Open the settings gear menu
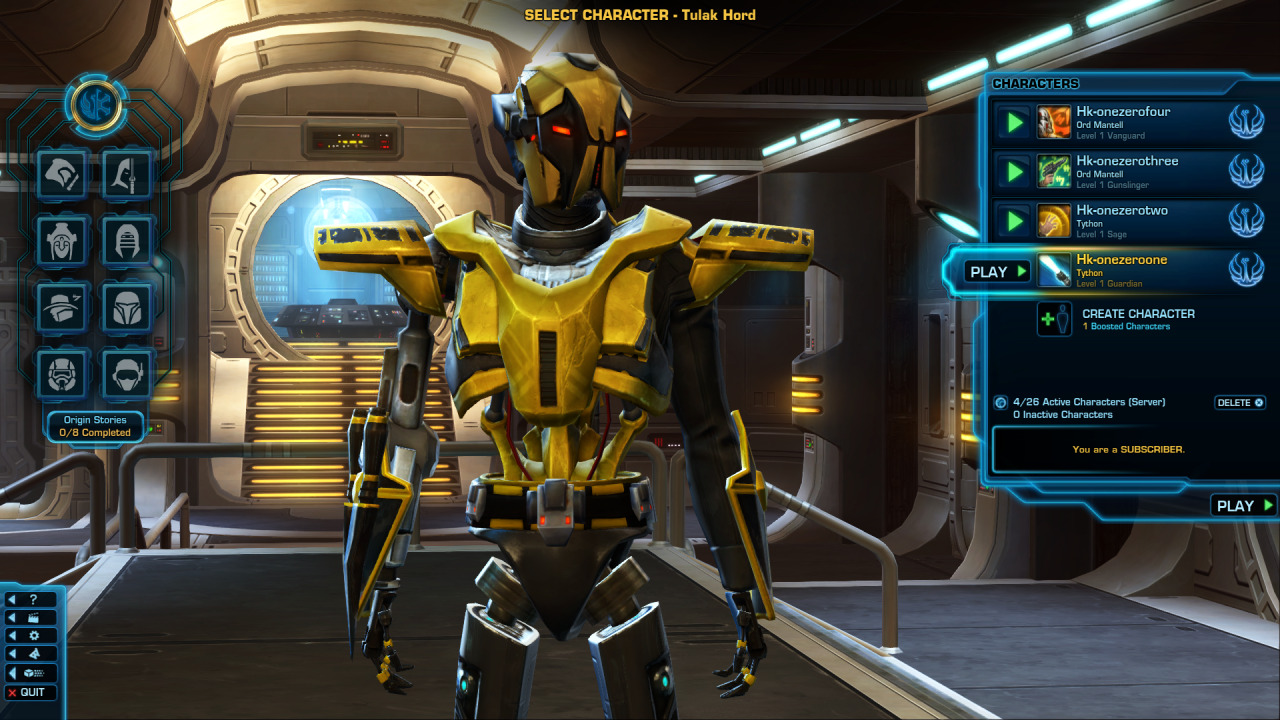1280x720 pixels. pos(35,635)
